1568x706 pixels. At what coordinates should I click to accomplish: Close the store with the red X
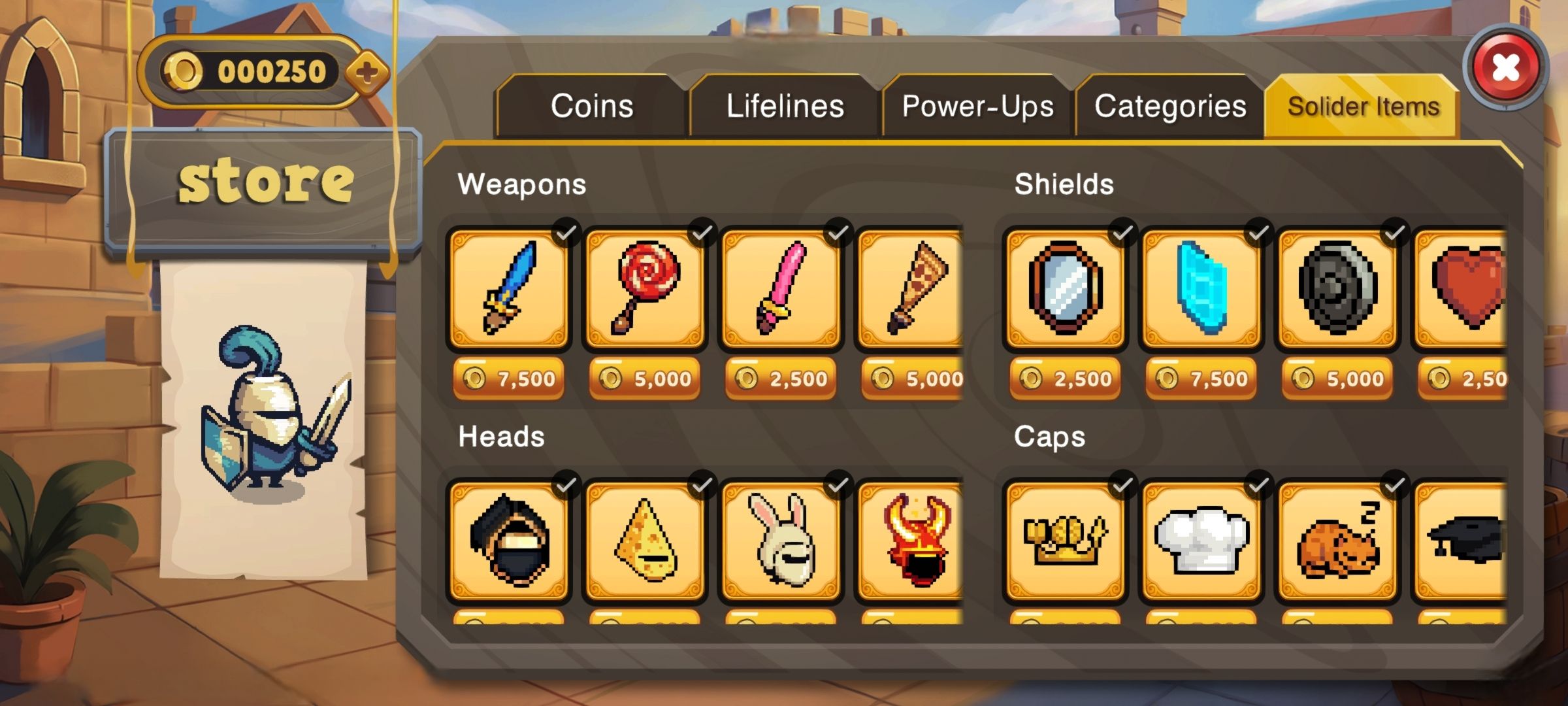[1505, 67]
